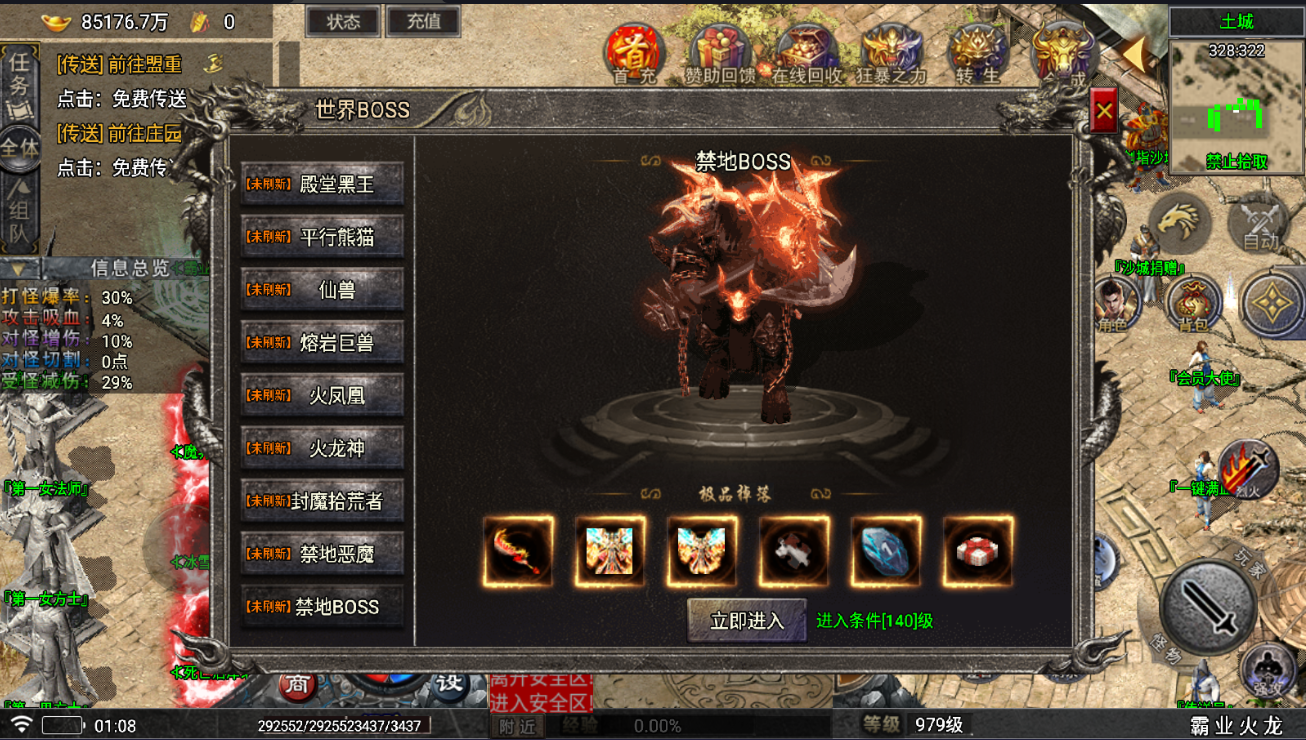This screenshot has height=740, width=1306.
Task: Inspect the red gift box drop item
Action: [978, 551]
